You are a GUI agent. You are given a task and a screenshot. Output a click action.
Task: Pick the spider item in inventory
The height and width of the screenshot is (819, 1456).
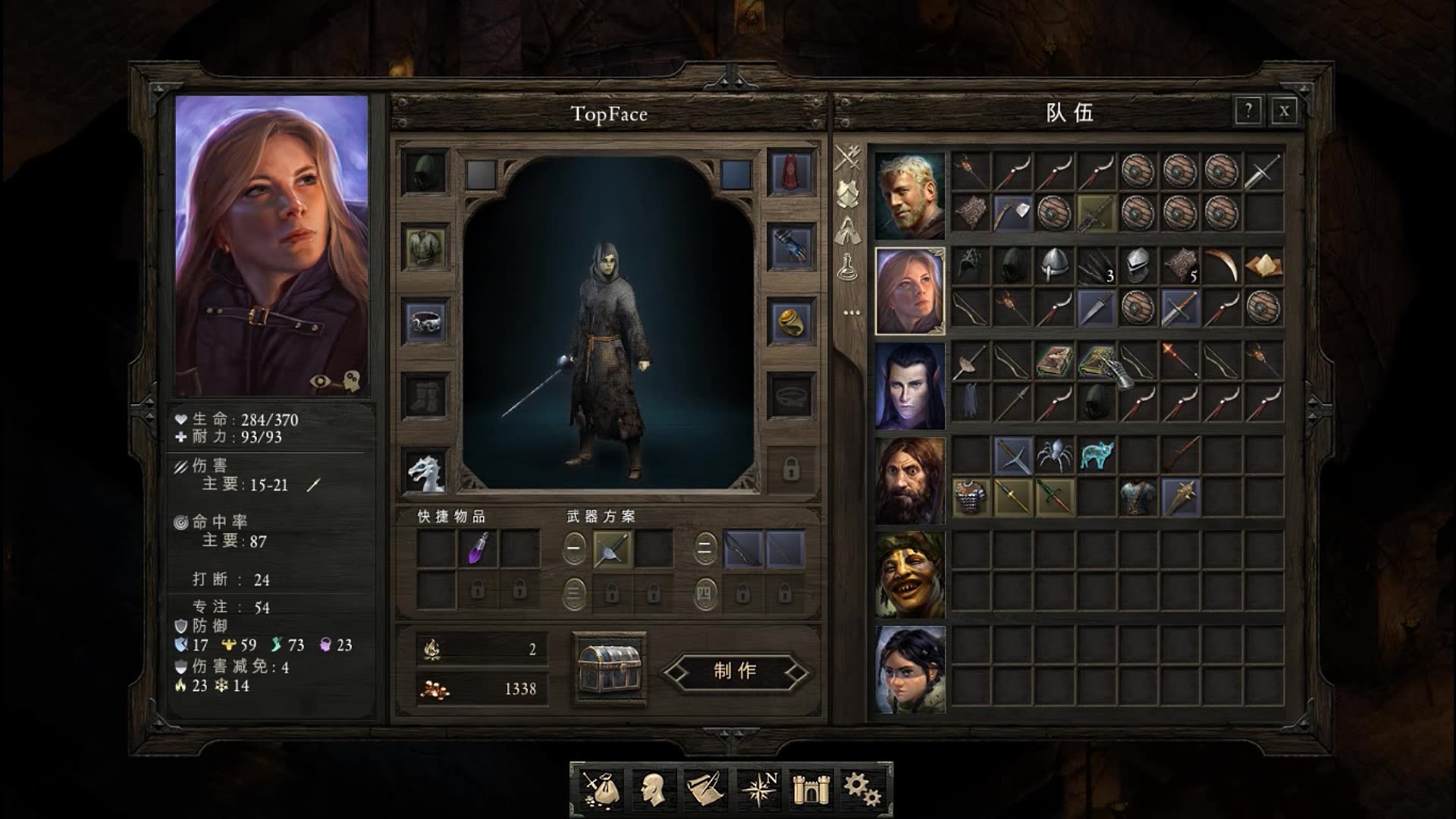tap(1054, 455)
